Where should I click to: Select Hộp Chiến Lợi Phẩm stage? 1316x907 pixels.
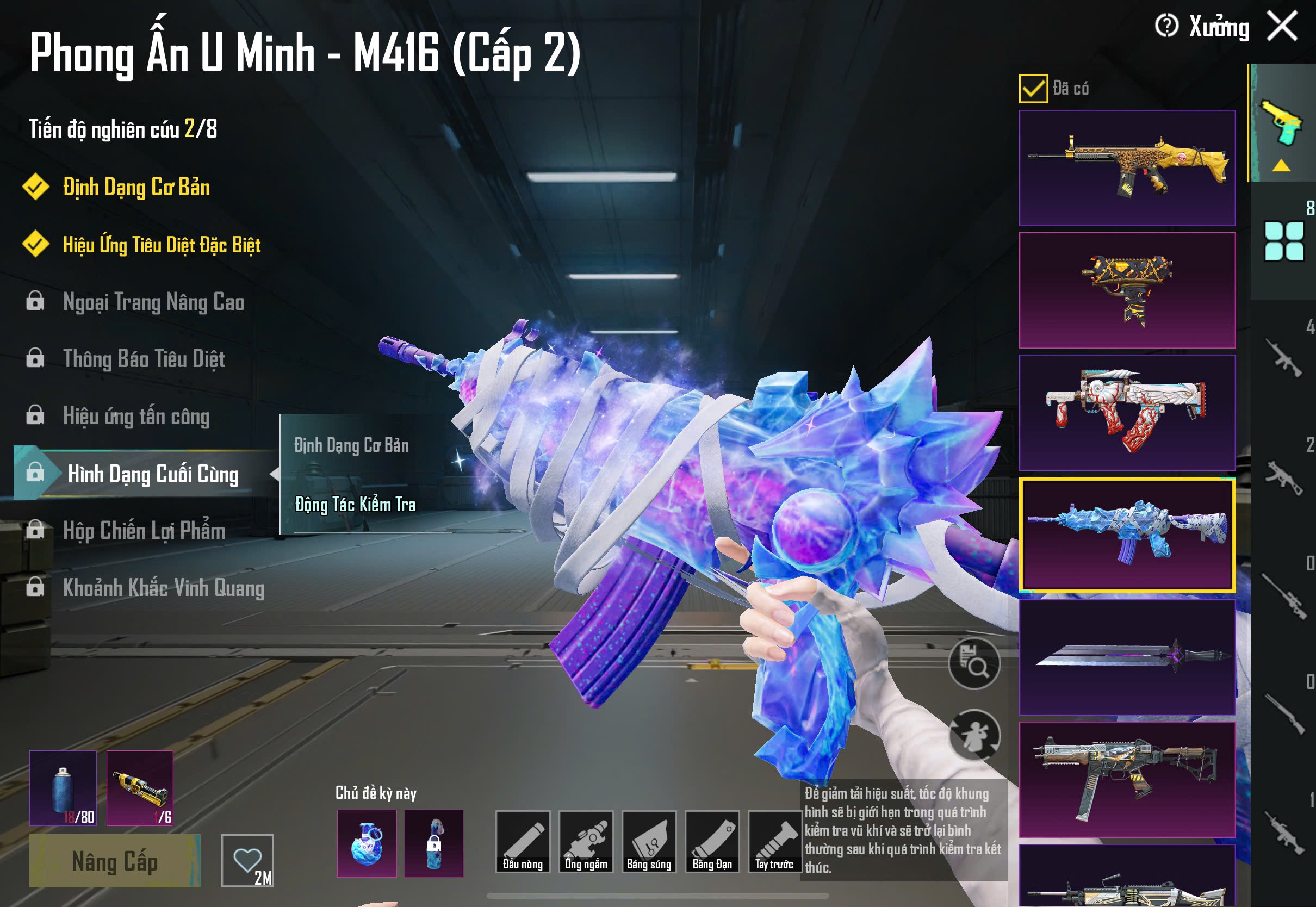[144, 531]
